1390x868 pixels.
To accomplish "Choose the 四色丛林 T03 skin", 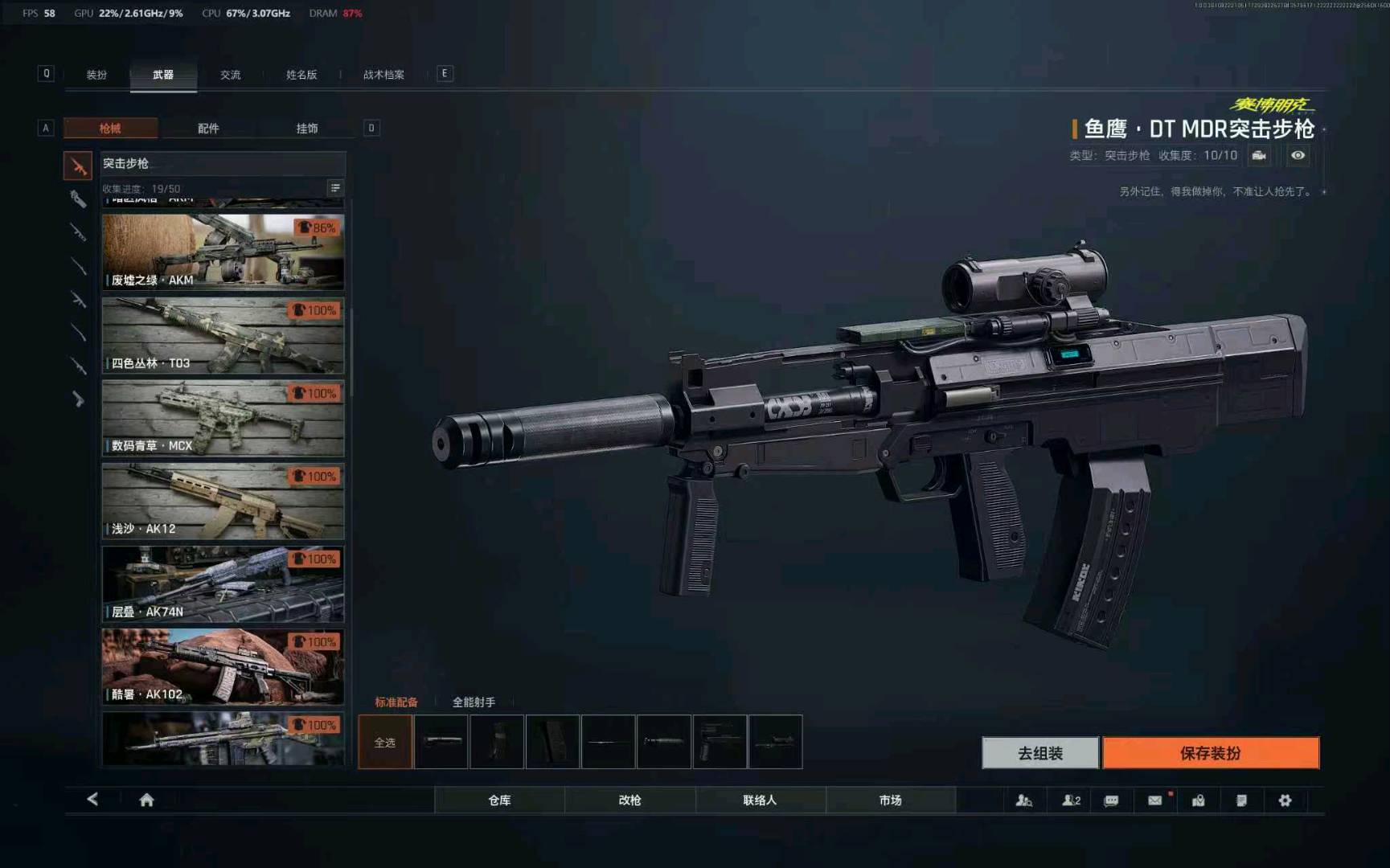I will coord(223,335).
